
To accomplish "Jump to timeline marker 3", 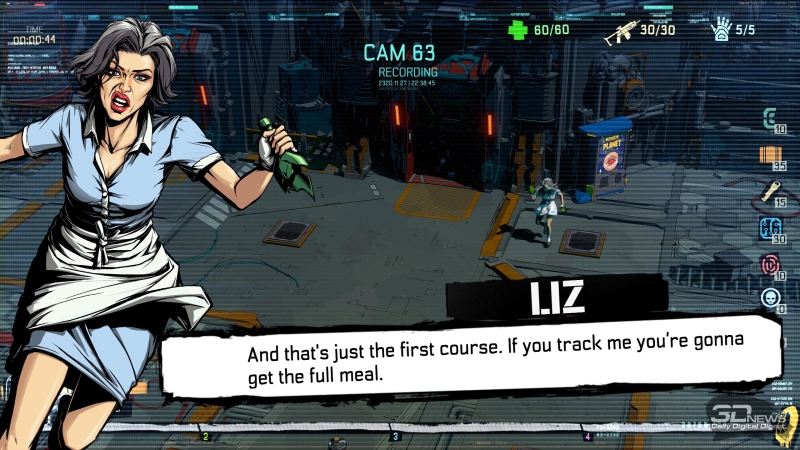I will tap(395, 436).
